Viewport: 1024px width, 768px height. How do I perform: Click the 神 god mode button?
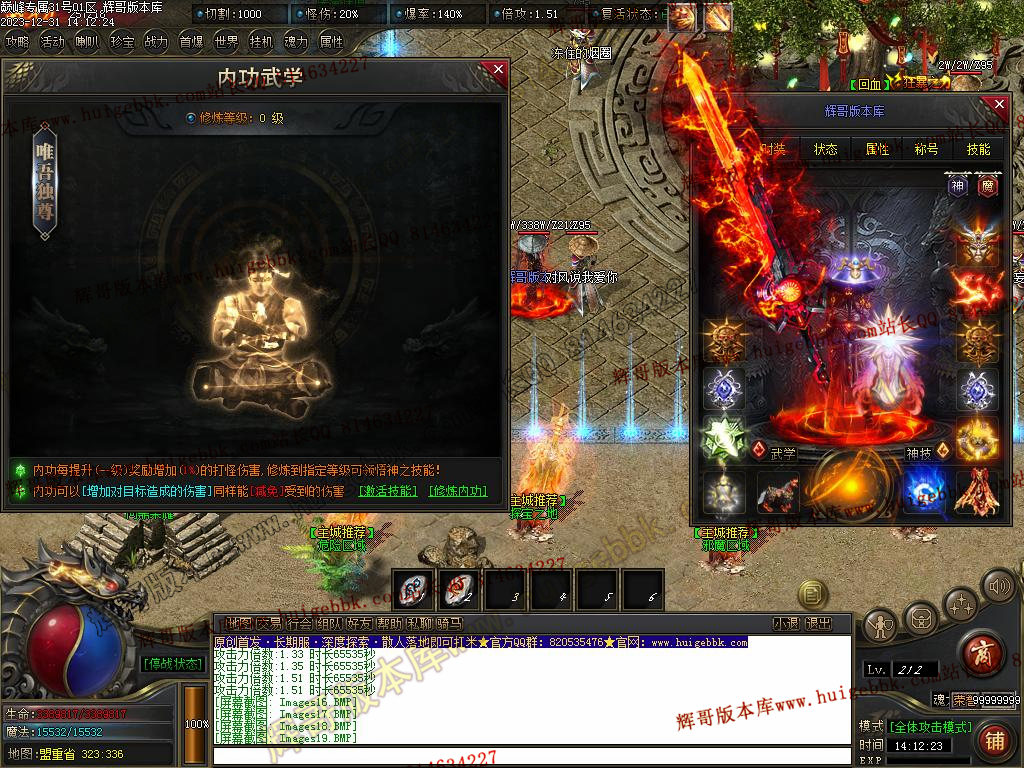coord(958,185)
